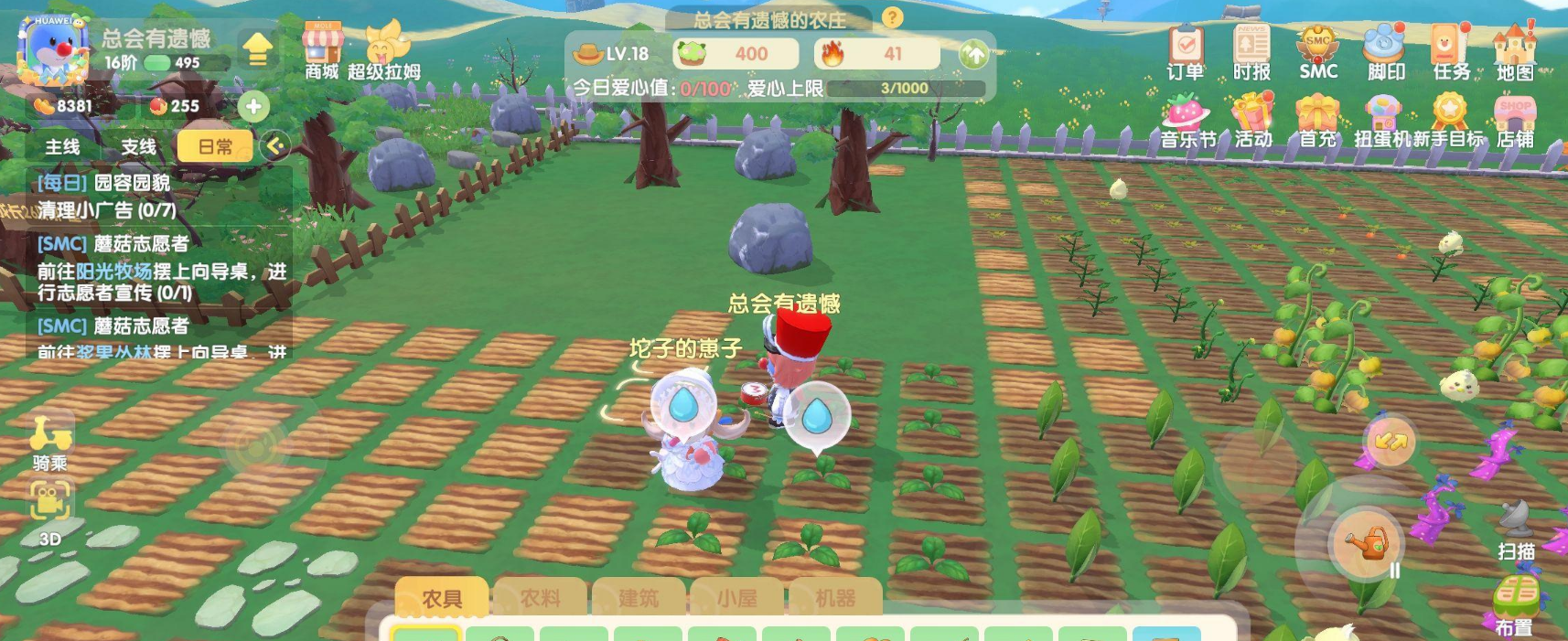Open the 超级拉姆 menu

click(385, 50)
